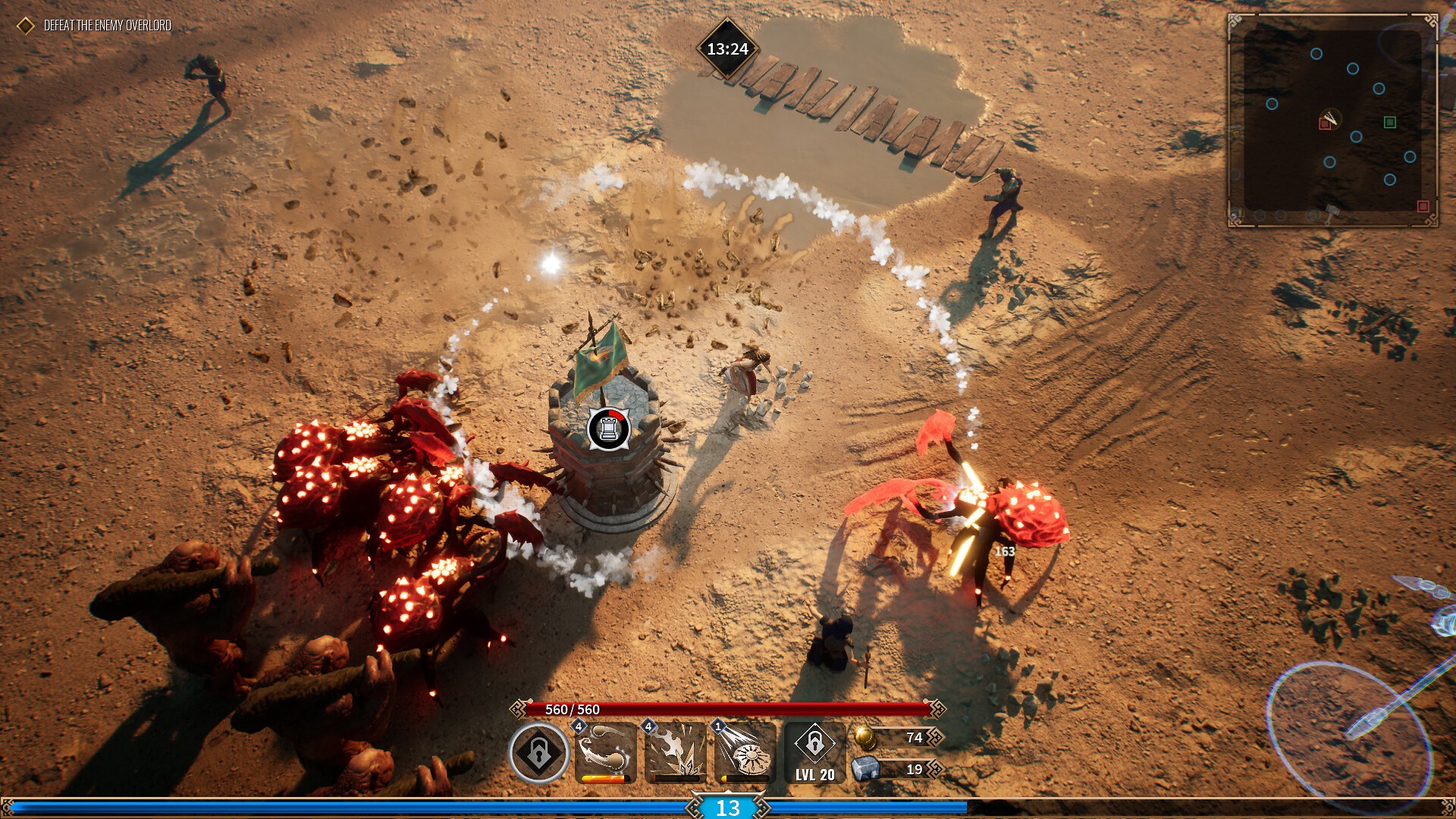
Task: Open the minimap
Action: coord(1332,120)
